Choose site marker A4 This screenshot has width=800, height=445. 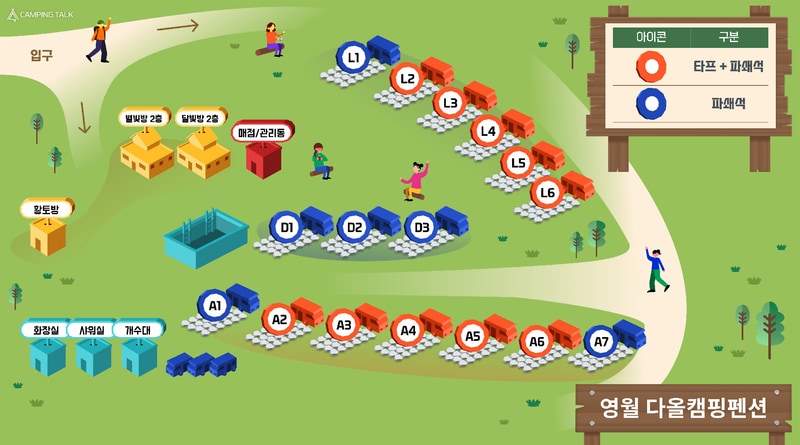407,329
